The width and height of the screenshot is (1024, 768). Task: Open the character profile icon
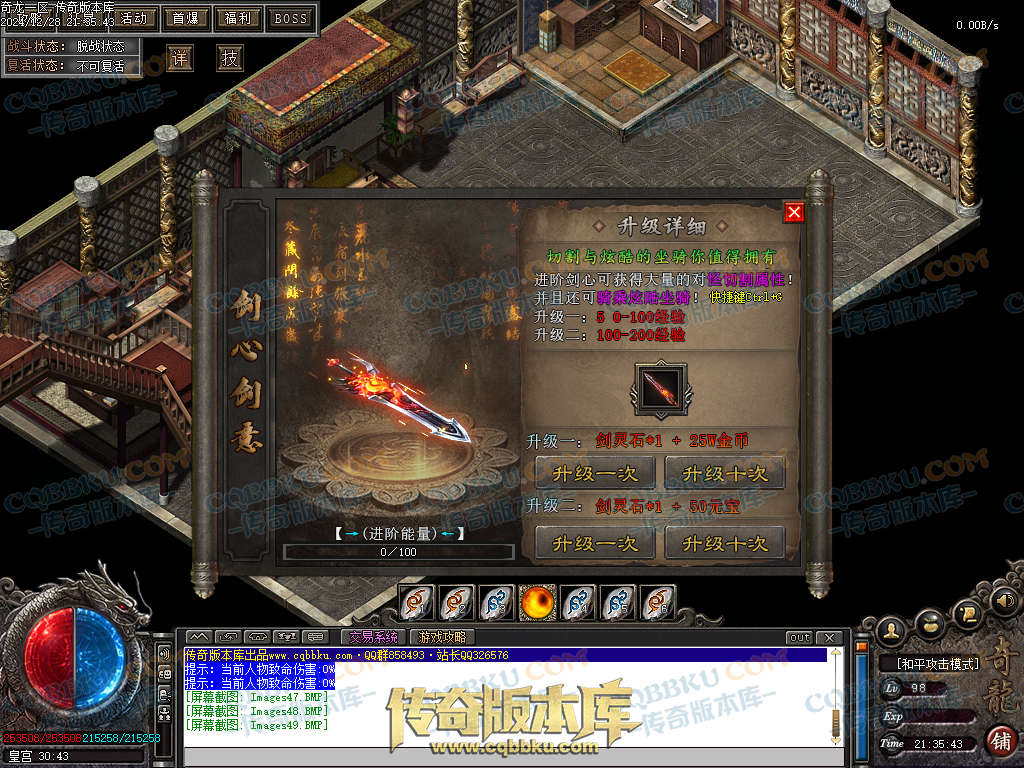tap(892, 630)
